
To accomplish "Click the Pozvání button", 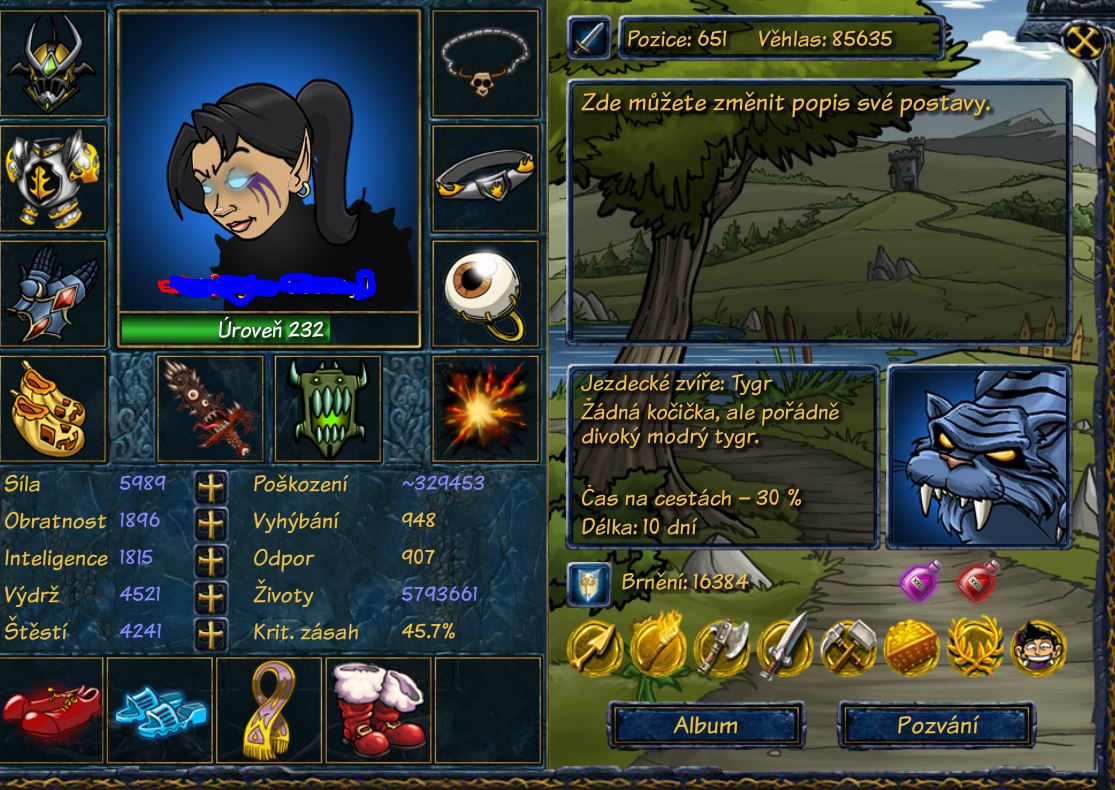I will pyautogui.click(x=936, y=725).
